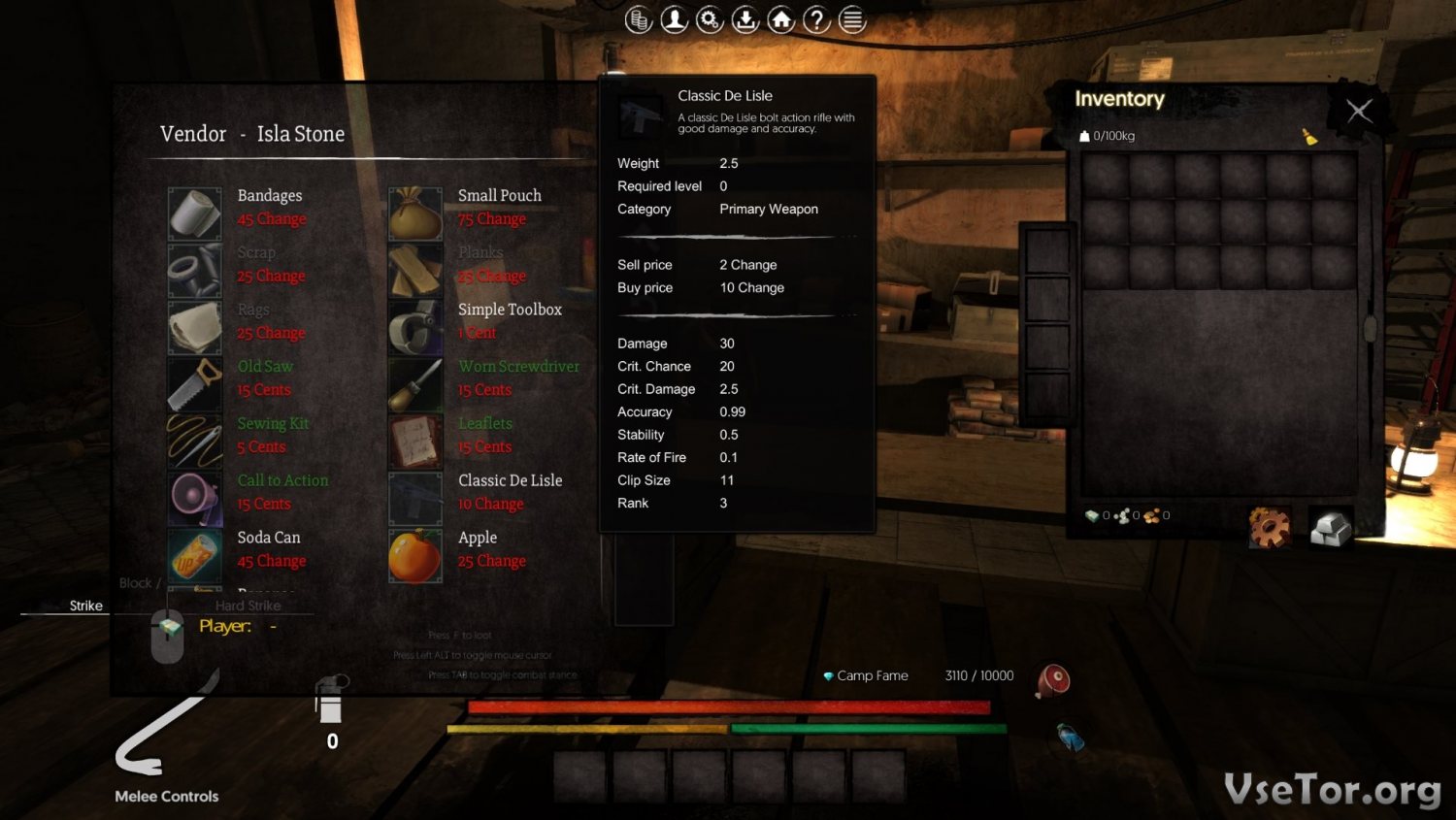The height and width of the screenshot is (820, 1456).
Task: Click the Sewing Kit entry
Action: tap(195, 442)
